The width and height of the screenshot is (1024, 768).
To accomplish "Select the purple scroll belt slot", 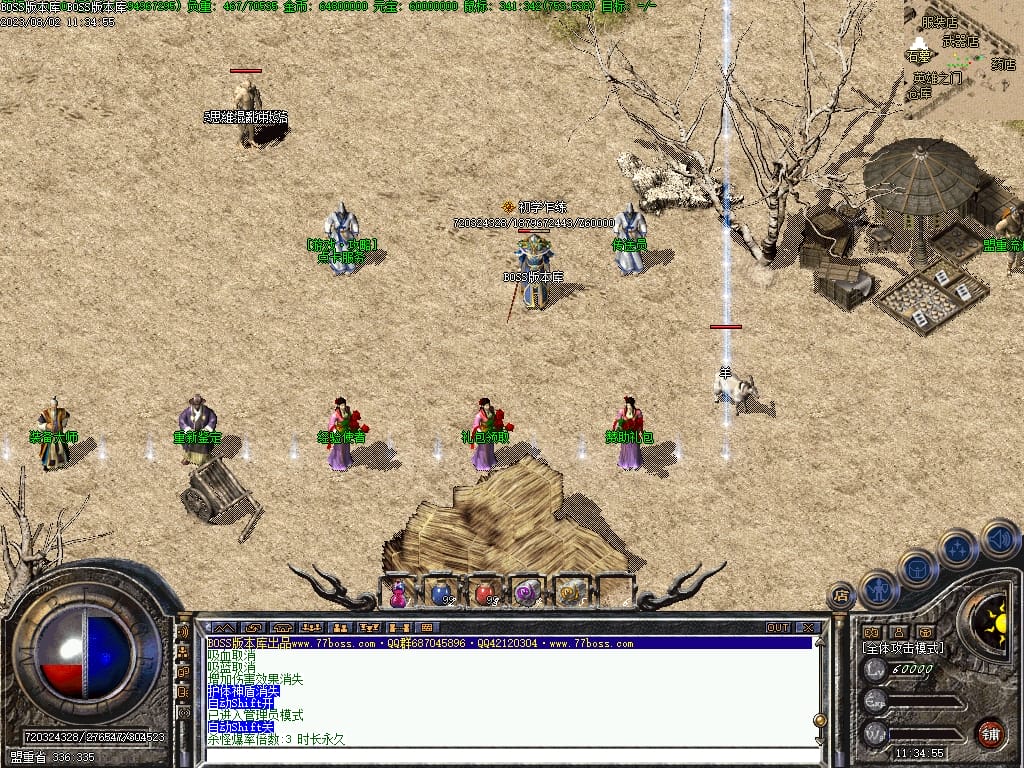I will point(527,593).
